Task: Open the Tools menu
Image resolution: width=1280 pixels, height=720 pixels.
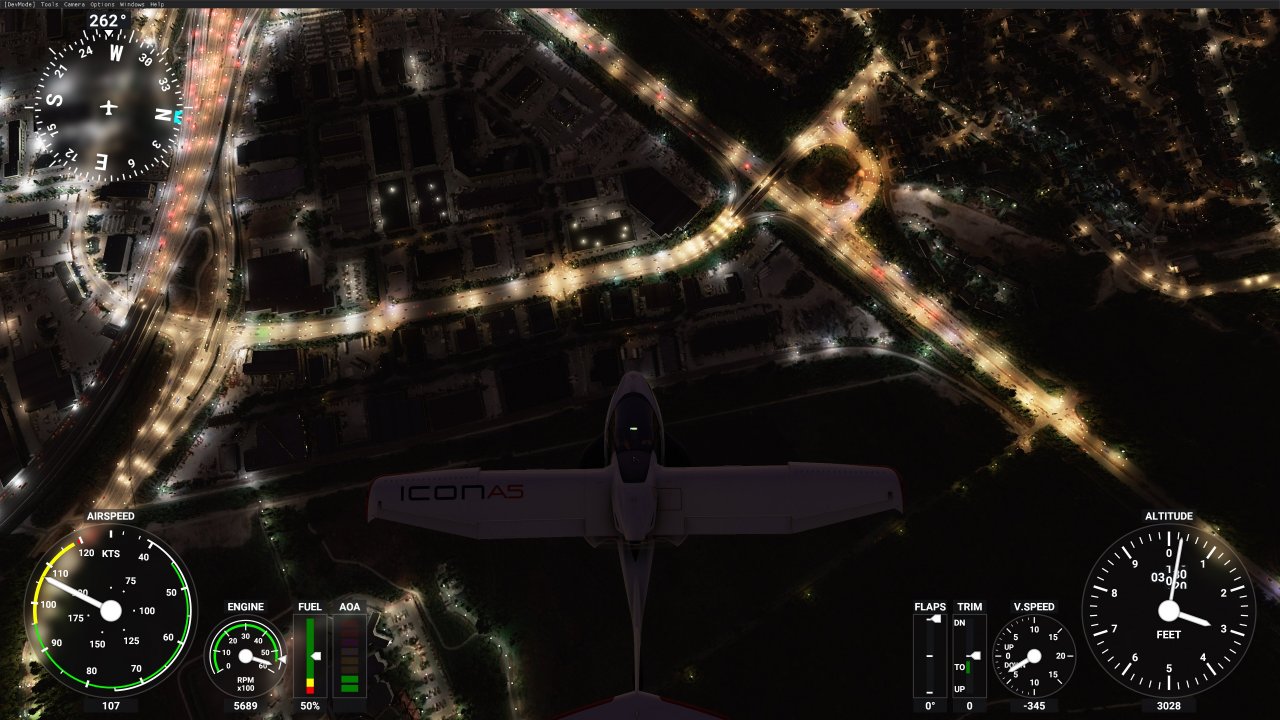Action: click(x=49, y=4)
